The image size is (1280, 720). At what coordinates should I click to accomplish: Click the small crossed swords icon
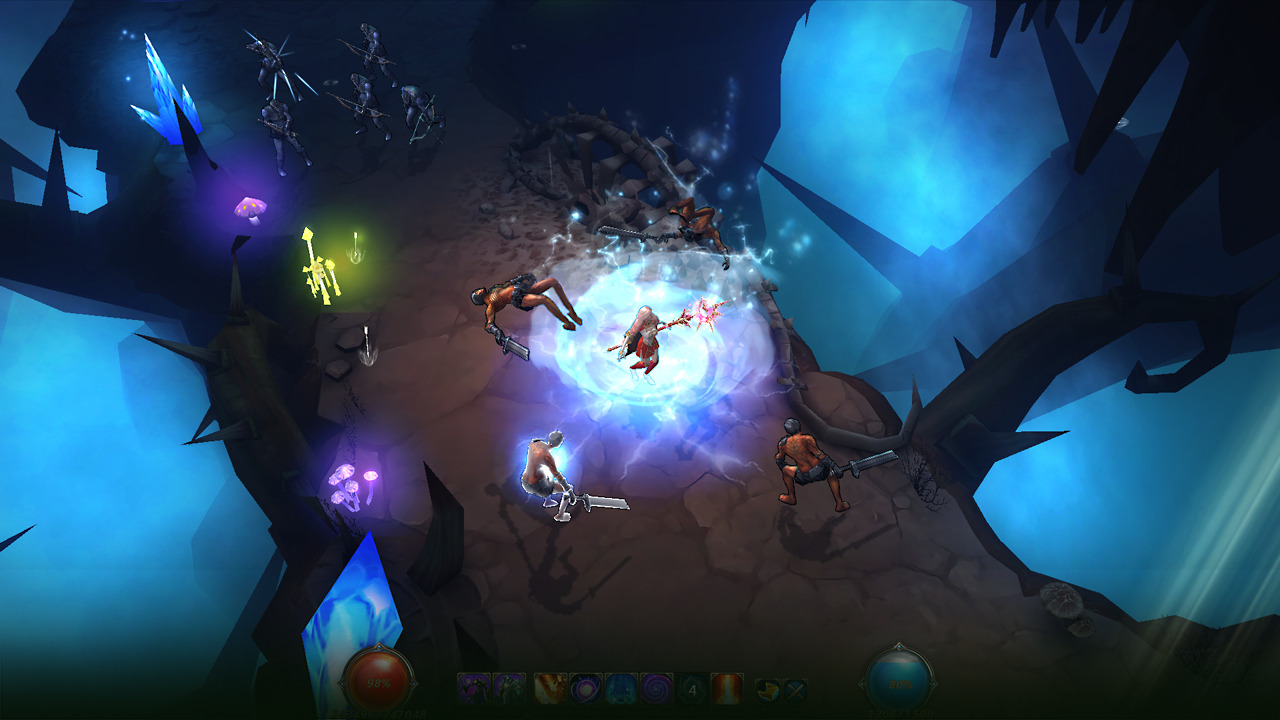click(794, 689)
